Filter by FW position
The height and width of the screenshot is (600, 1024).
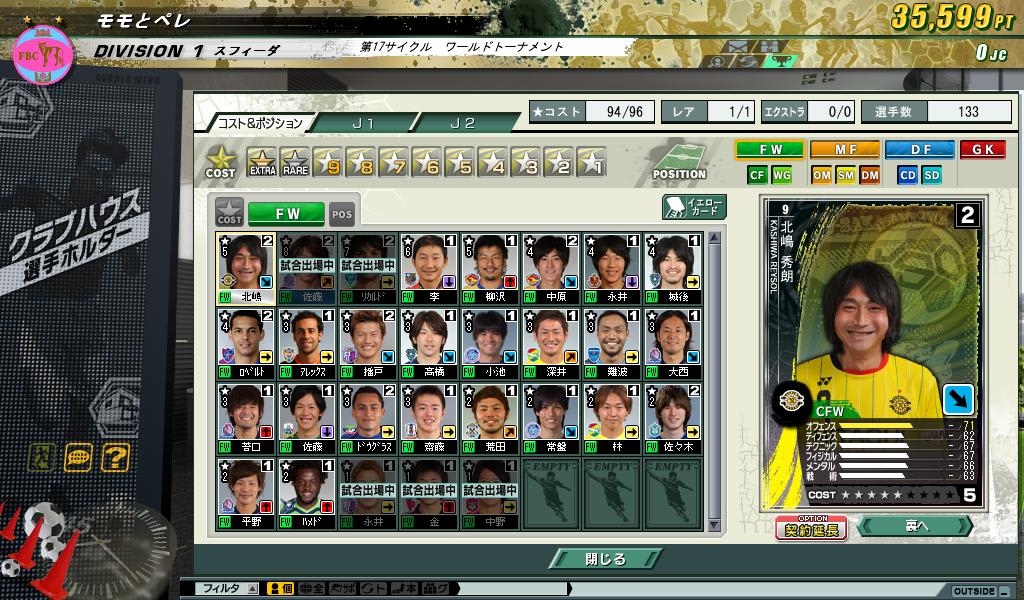(x=769, y=150)
